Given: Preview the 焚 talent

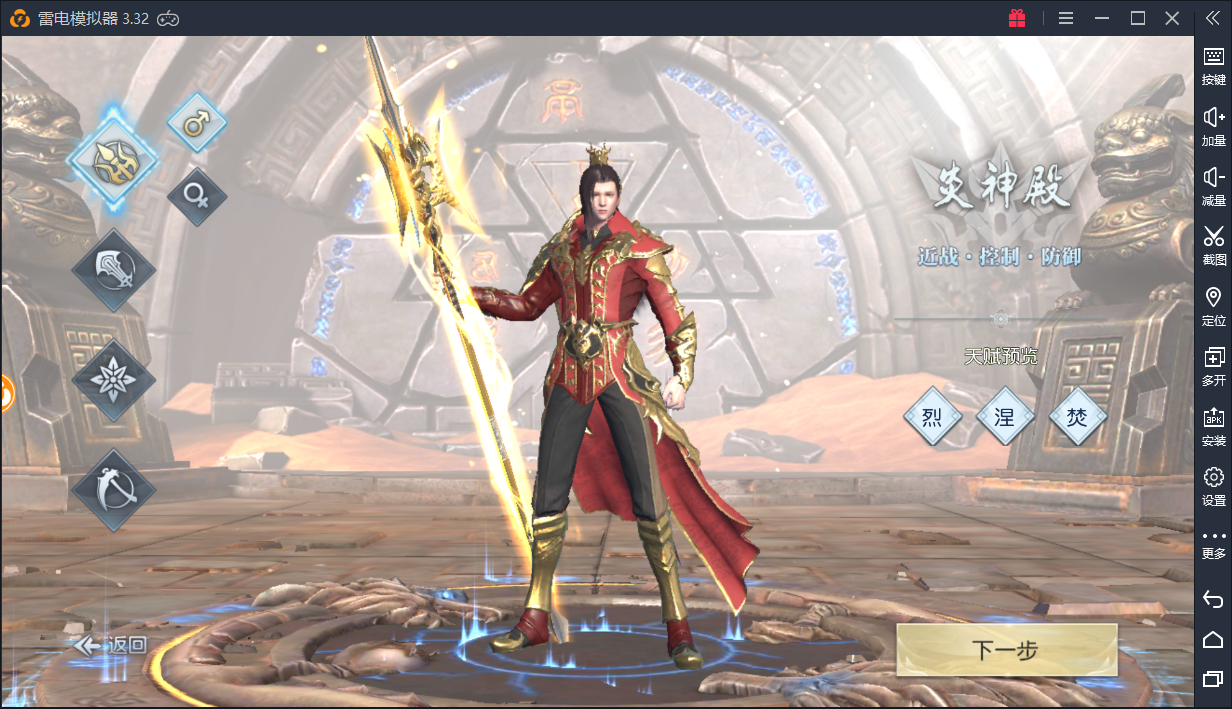Looking at the screenshot, I should coord(1077,417).
